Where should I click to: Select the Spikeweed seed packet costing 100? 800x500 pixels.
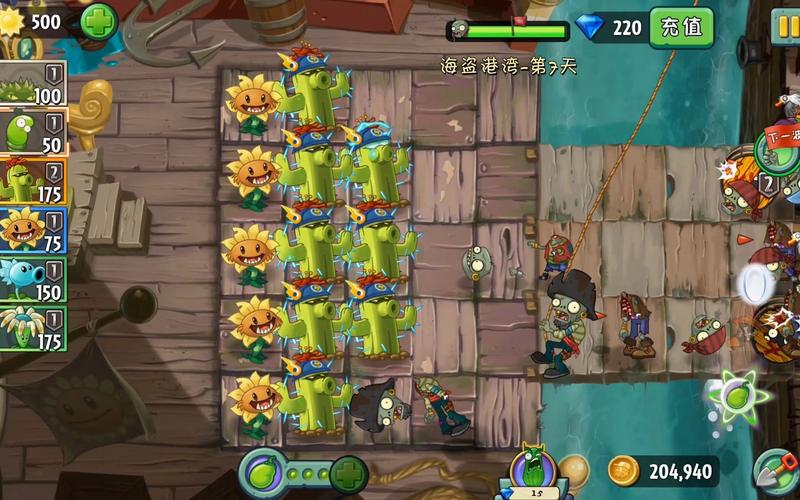pyautogui.click(x=33, y=84)
